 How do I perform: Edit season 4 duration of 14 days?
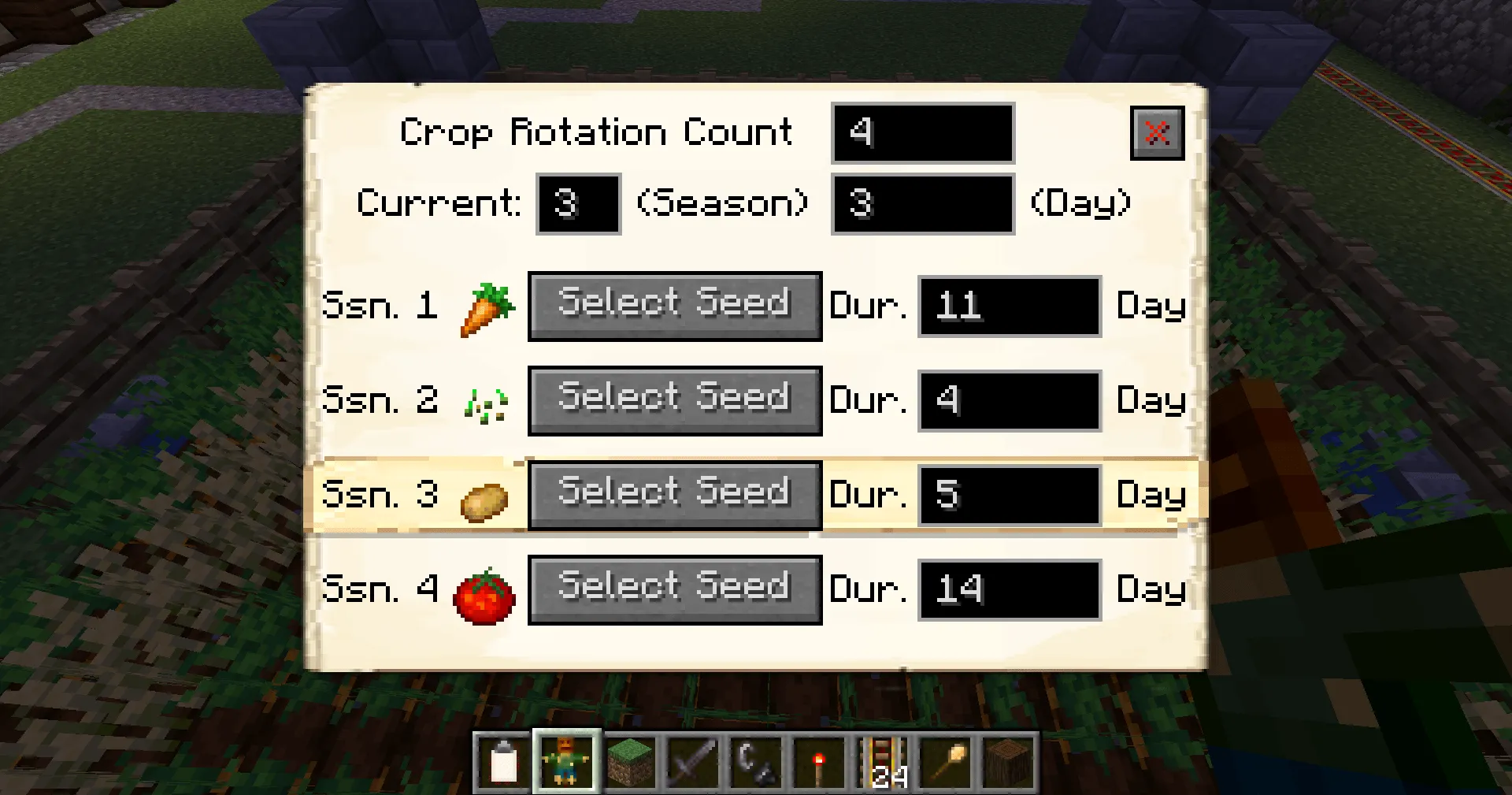point(1009,590)
